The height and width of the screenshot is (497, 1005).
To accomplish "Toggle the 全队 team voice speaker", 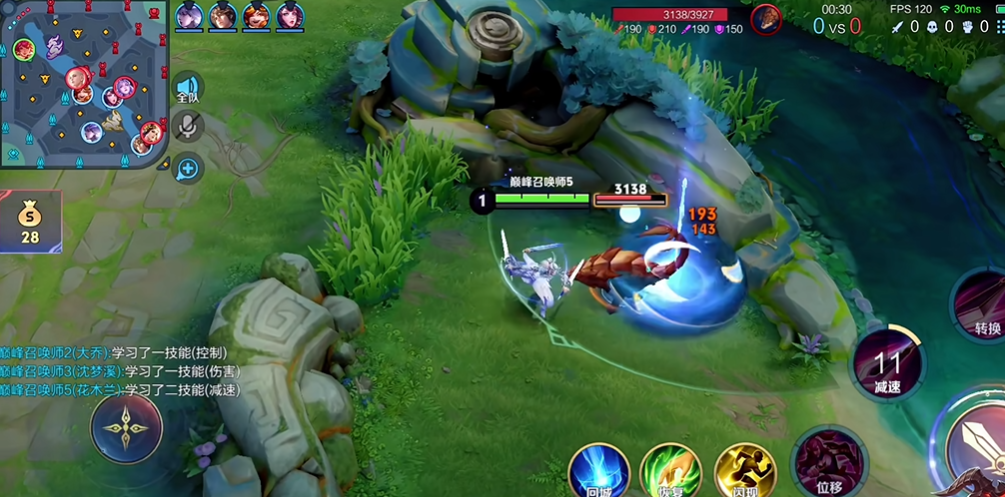I will 187,88.
